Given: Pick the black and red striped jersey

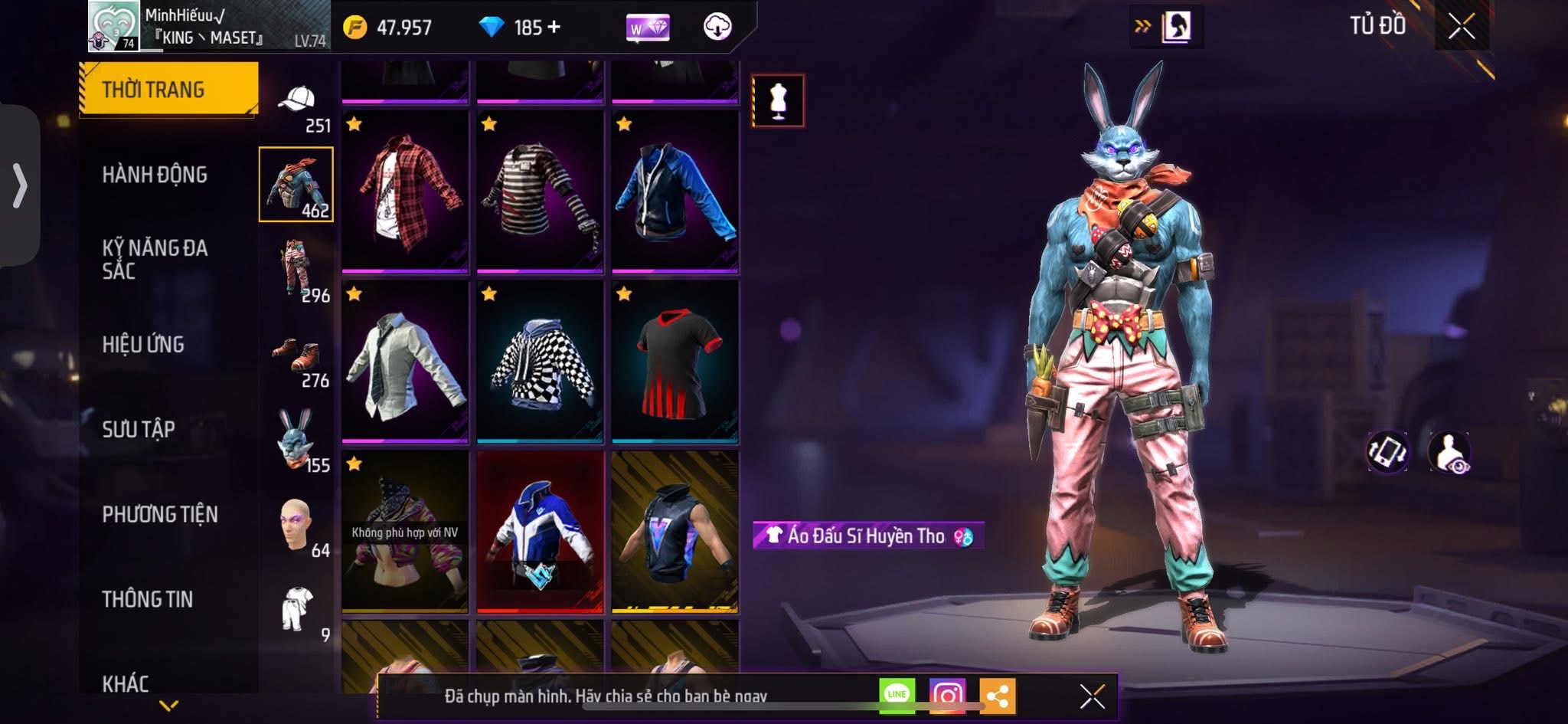Looking at the screenshot, I should (x=675, y=362).
